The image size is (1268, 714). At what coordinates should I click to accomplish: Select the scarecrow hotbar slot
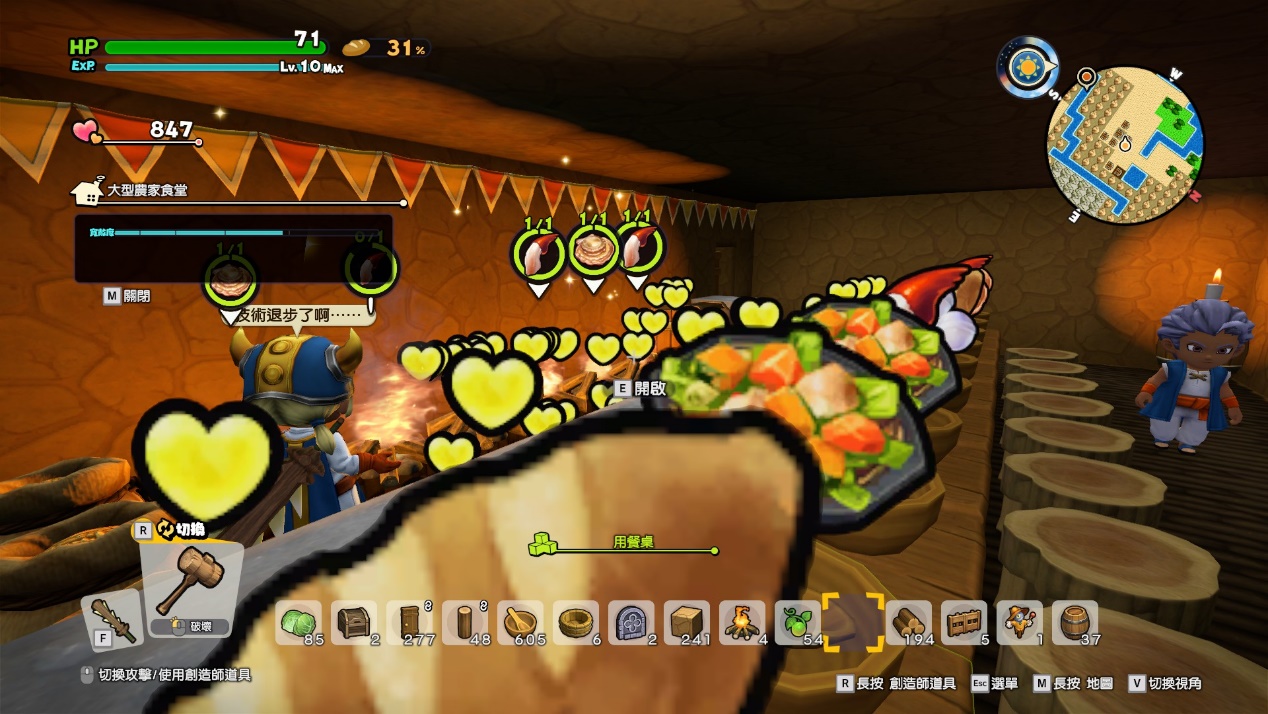pyautogui.click(x=1020, y=622)
